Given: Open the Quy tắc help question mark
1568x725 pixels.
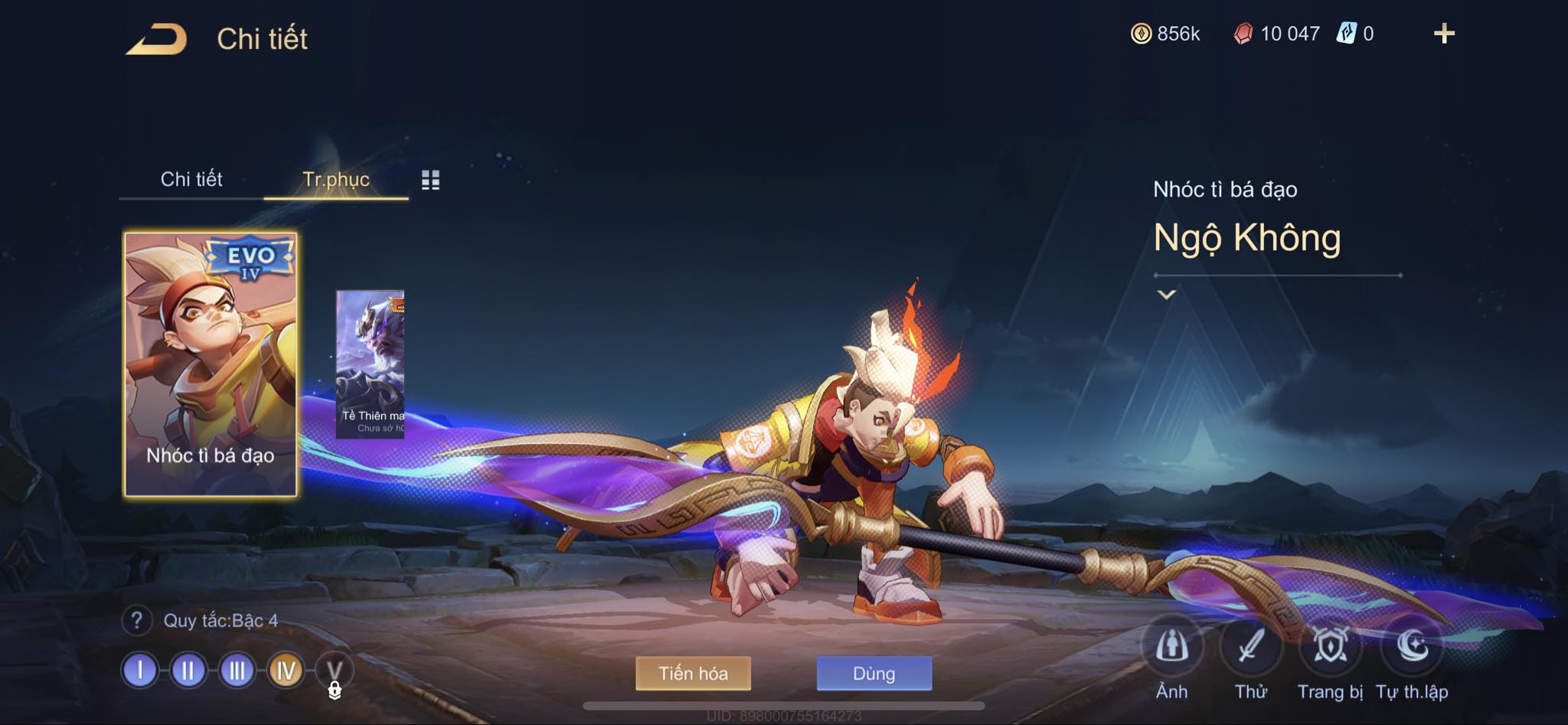Looking at the screenshot, I should pyautogui.click(x=136, y=620).
